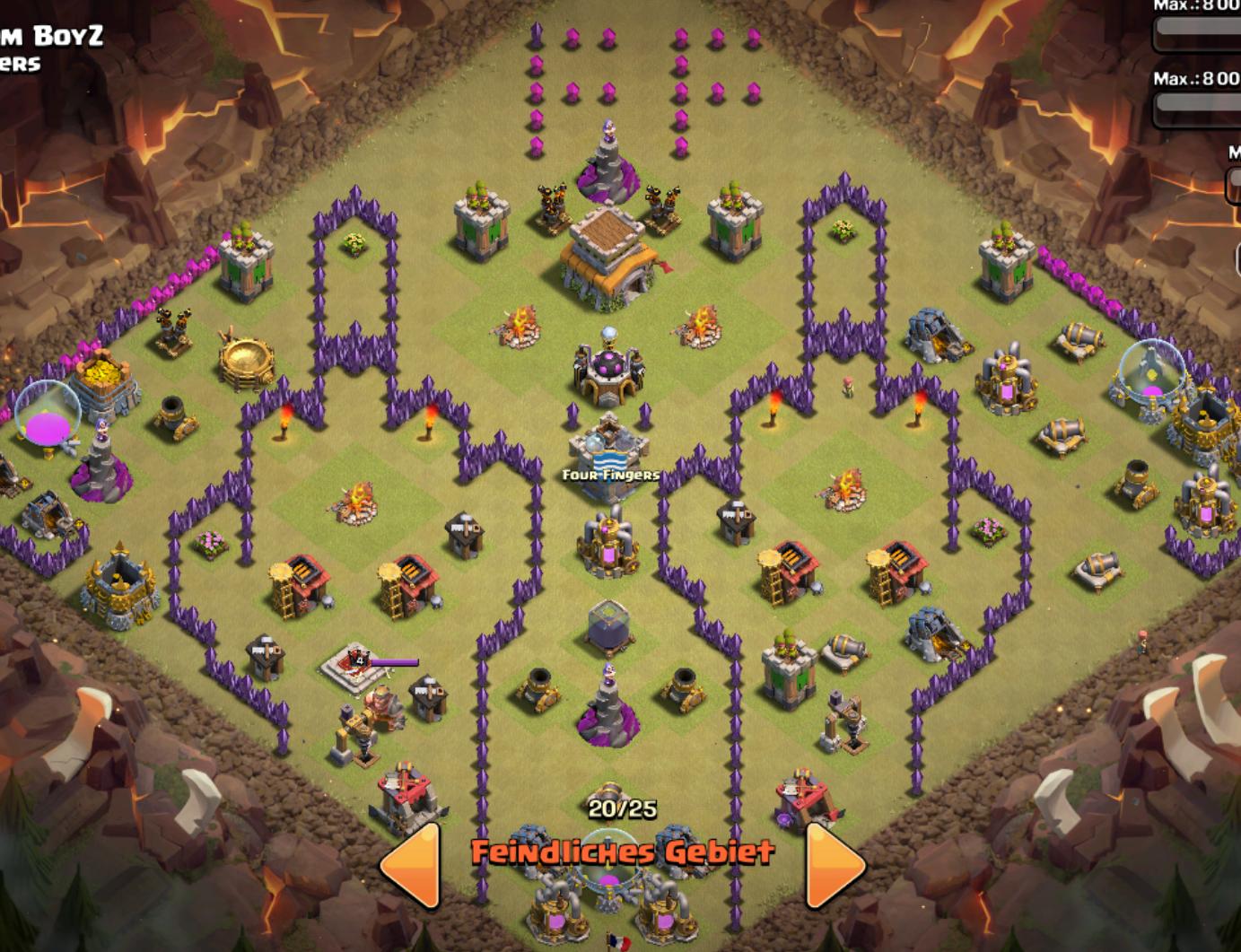
Task: Show the next enemy base with the right arrow
Action: [834, 863]
